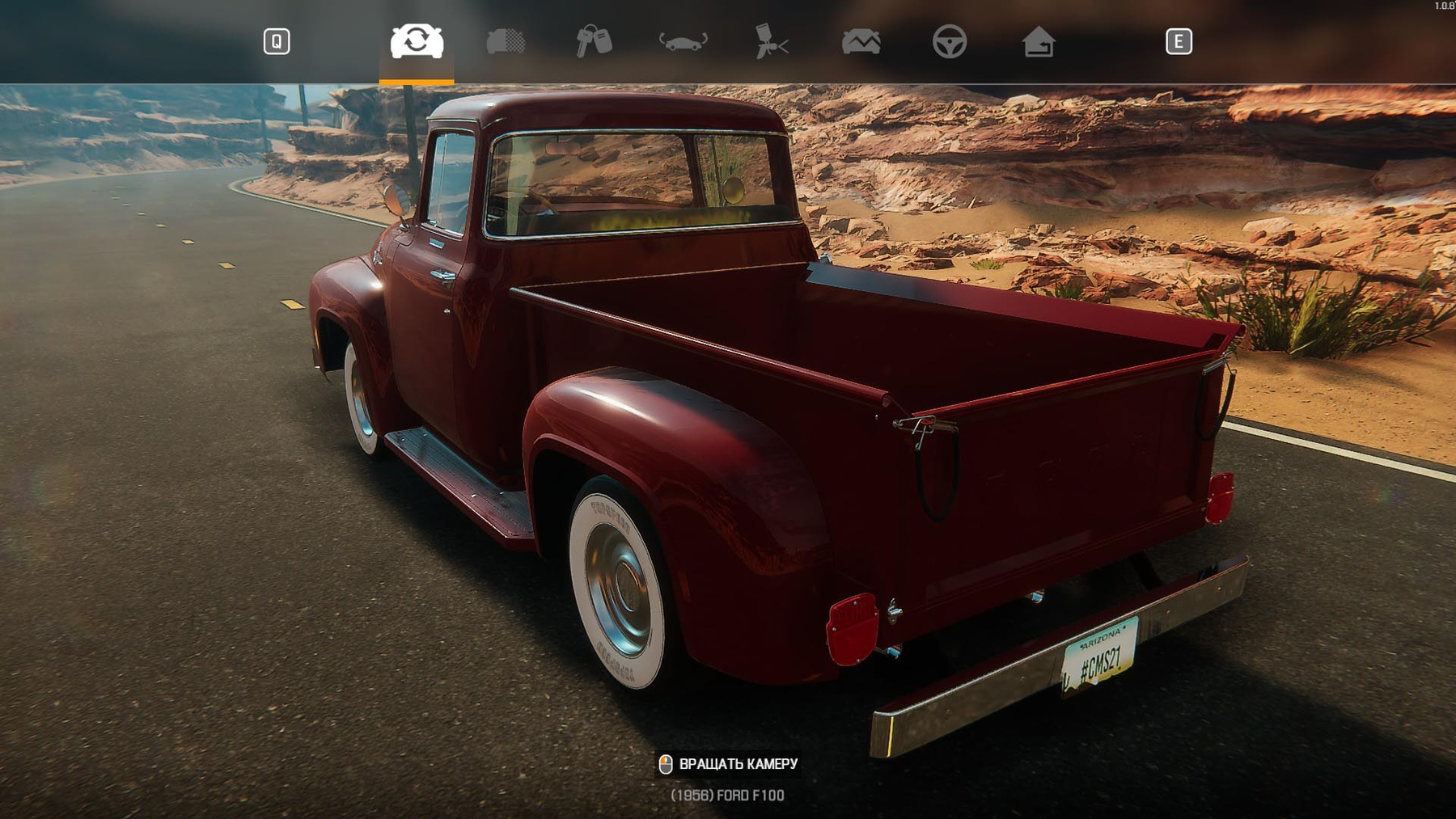
Task: Open the car with curved arrows tab
Action: (683, 41)
